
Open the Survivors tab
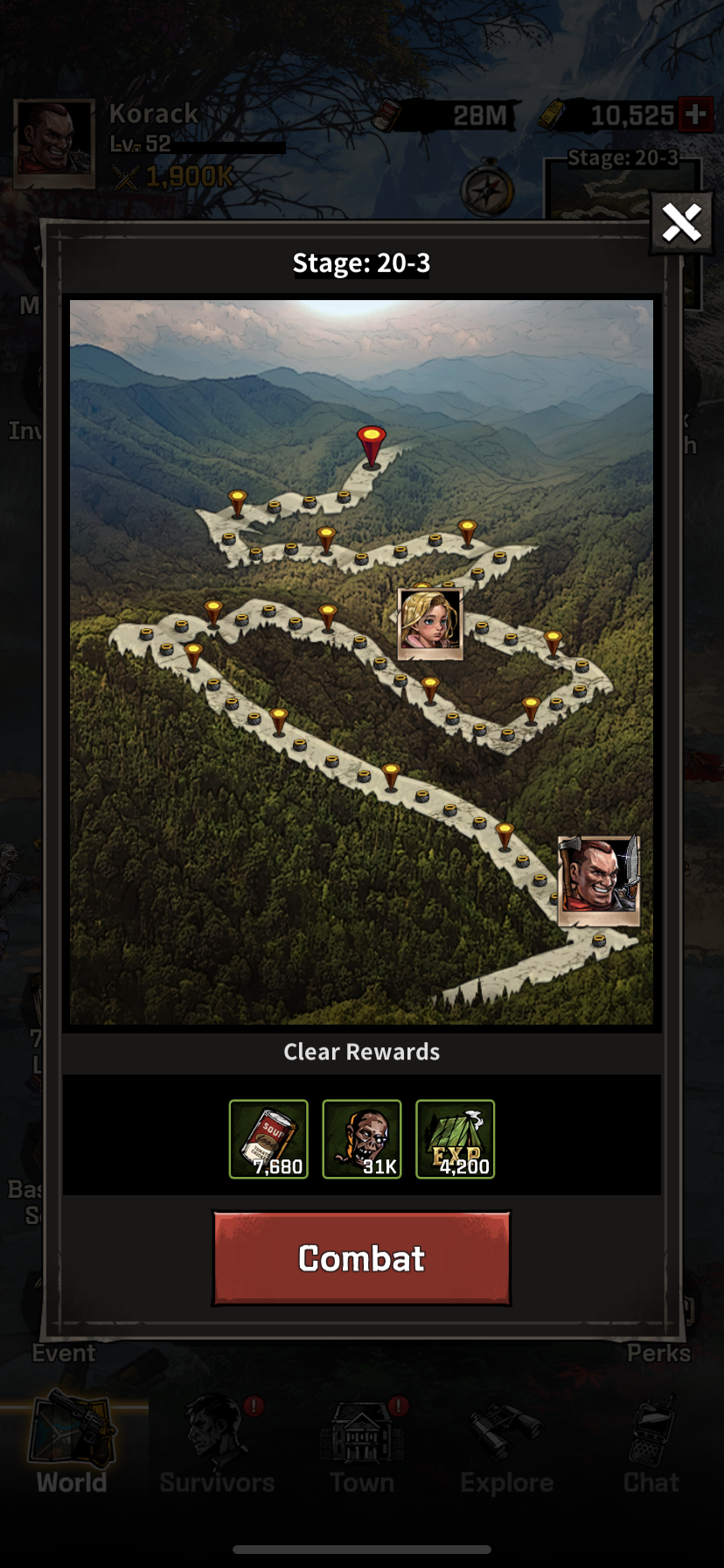217,1445
